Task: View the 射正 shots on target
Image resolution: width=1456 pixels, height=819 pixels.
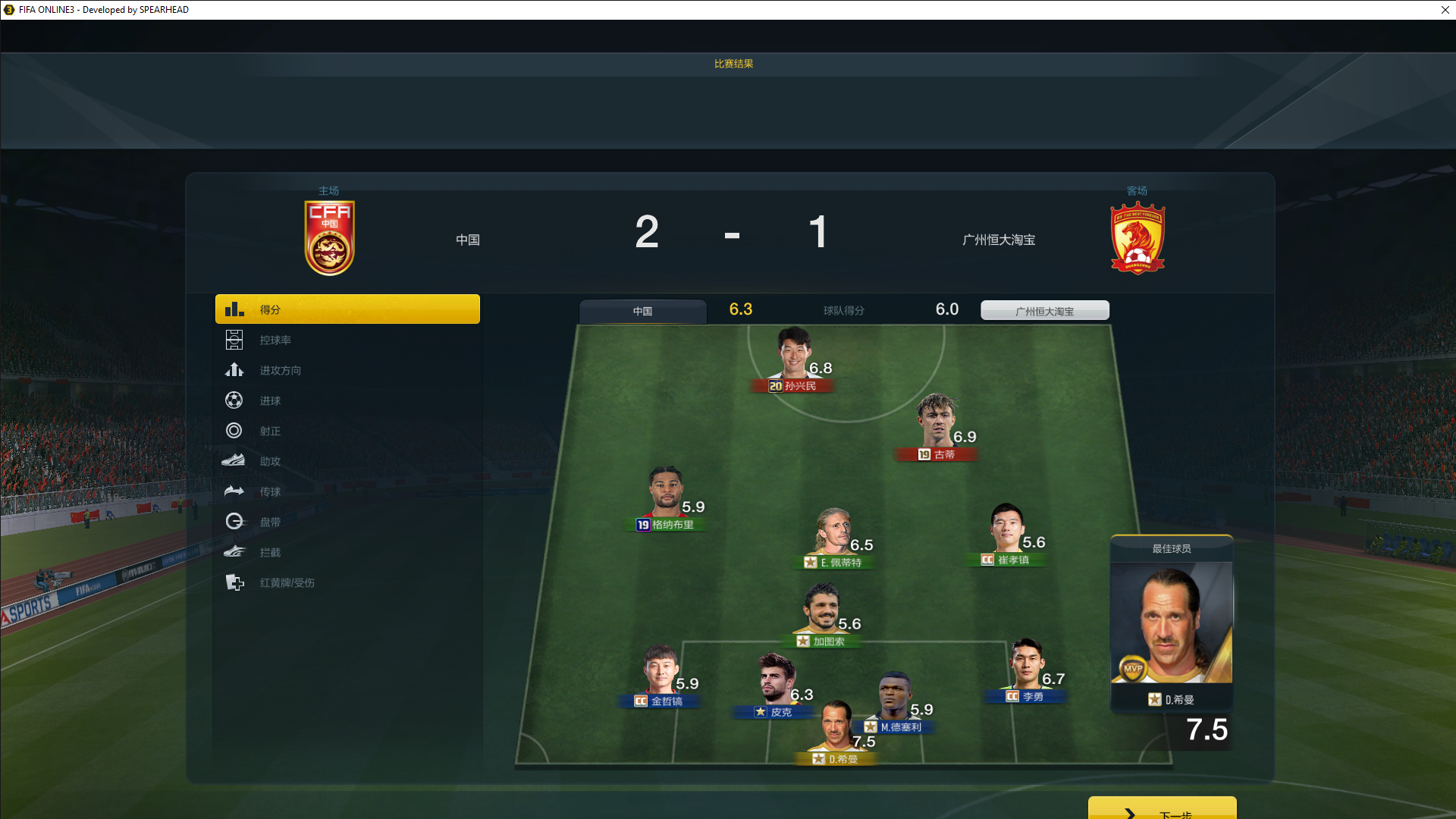Action: point(270,431)
